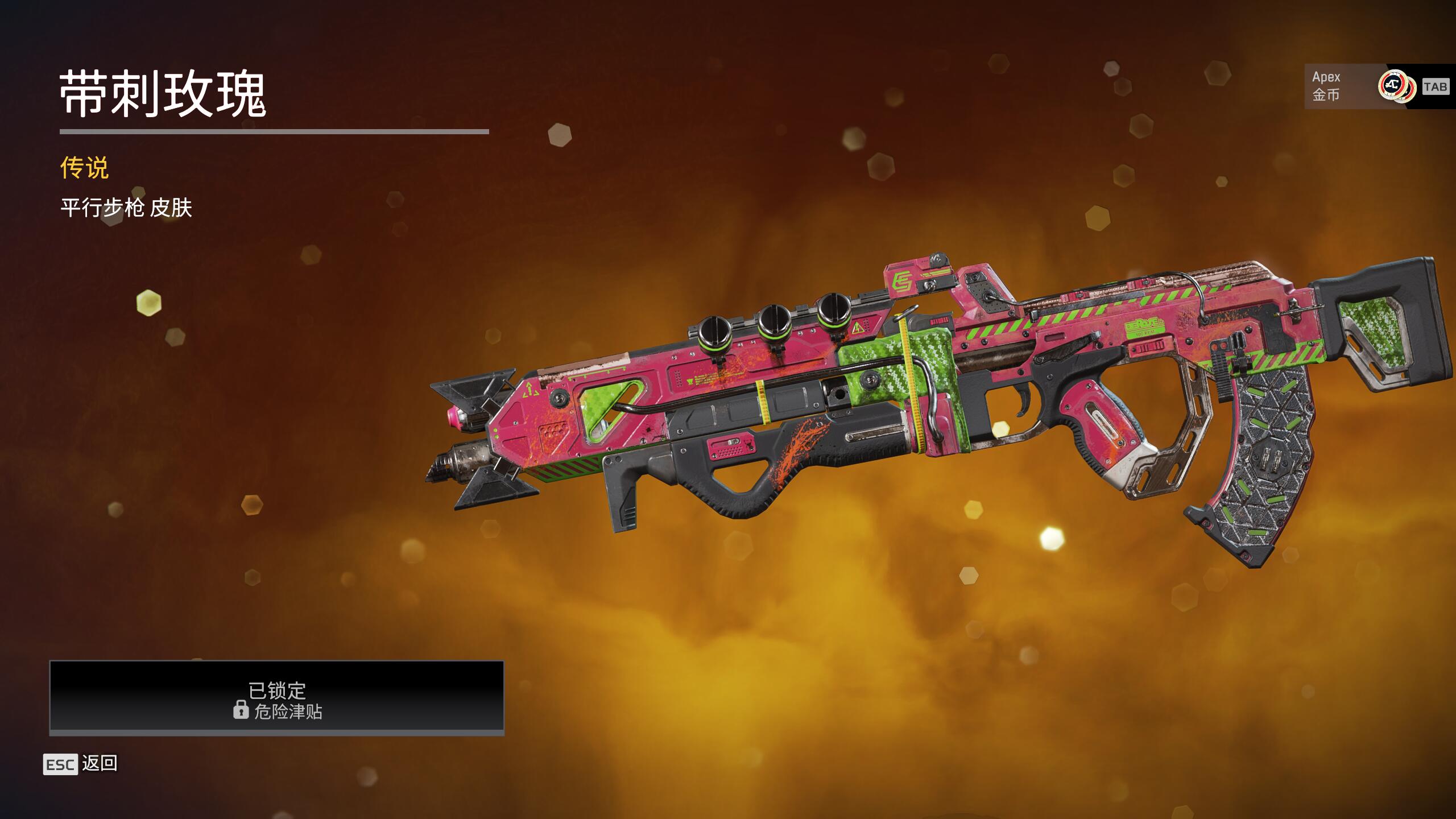Click the locked 已锁定 危险津贴 button

(x=276, y=696)
